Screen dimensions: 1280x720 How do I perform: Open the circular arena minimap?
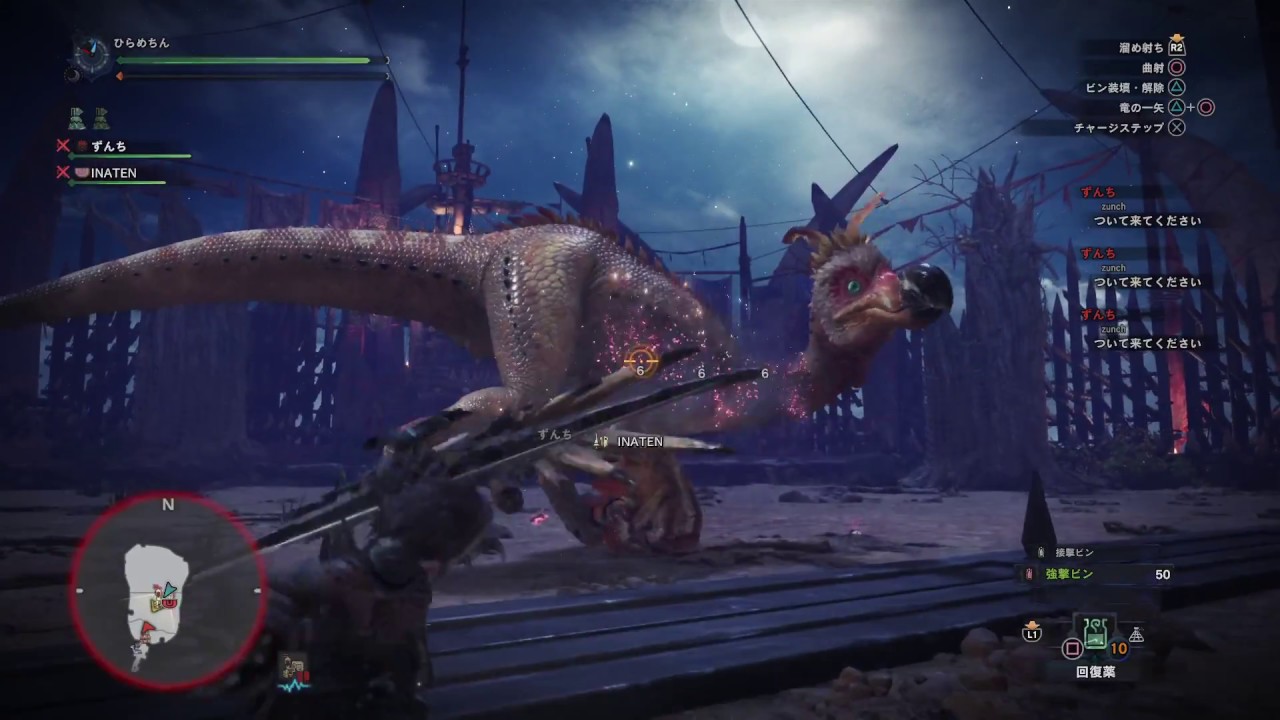(x=167, y=592)
